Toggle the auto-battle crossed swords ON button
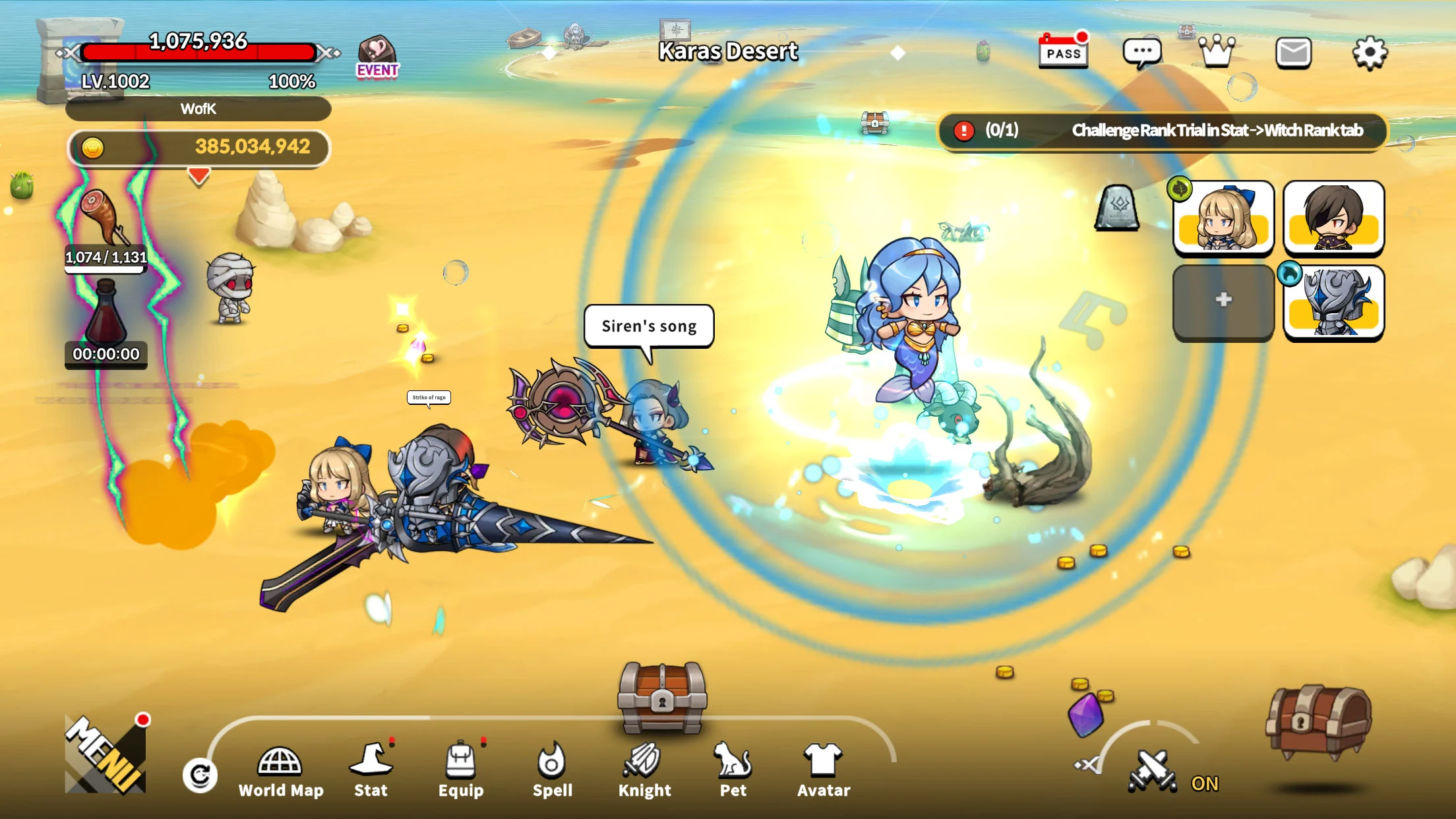Screen dimensions: 1456x819 1153,772
